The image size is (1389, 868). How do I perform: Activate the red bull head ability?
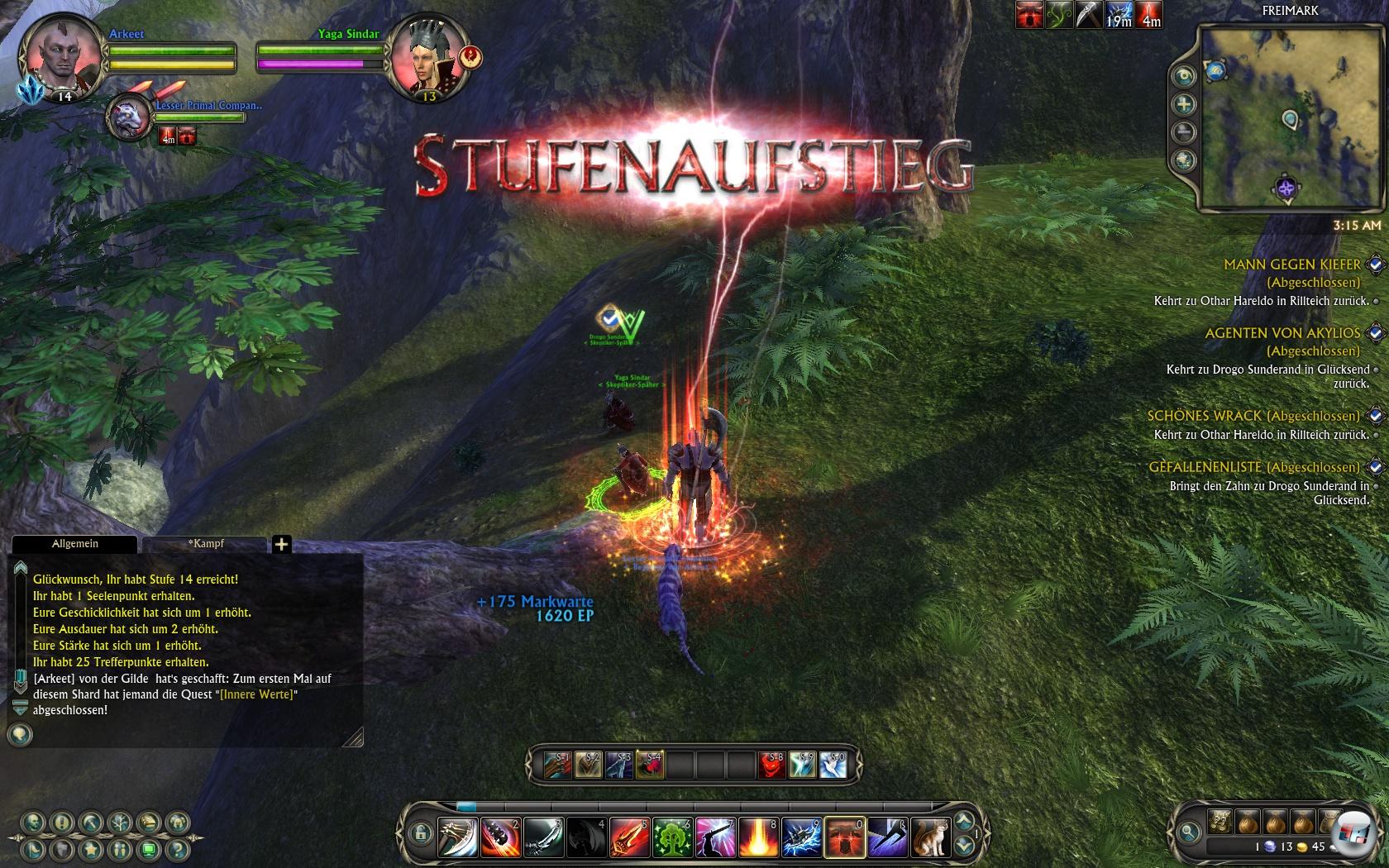[x=844, y=837]
